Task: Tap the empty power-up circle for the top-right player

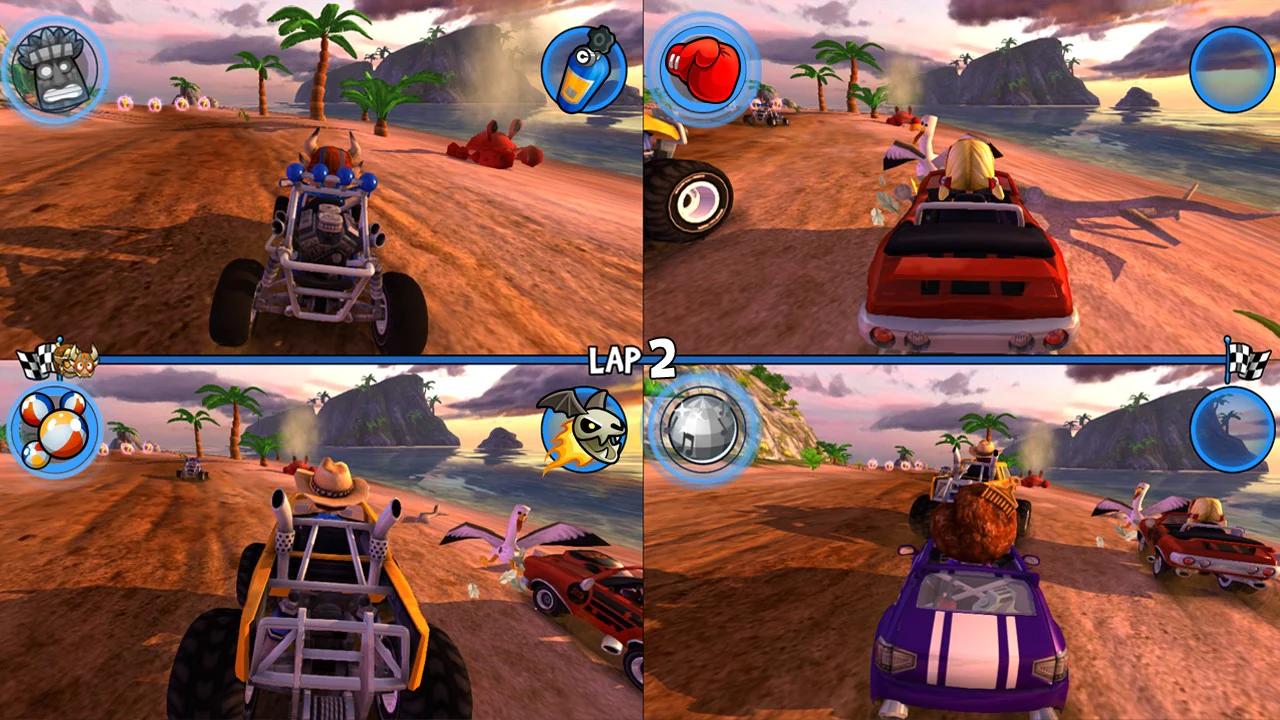Action: click(x=1233, y=68)
